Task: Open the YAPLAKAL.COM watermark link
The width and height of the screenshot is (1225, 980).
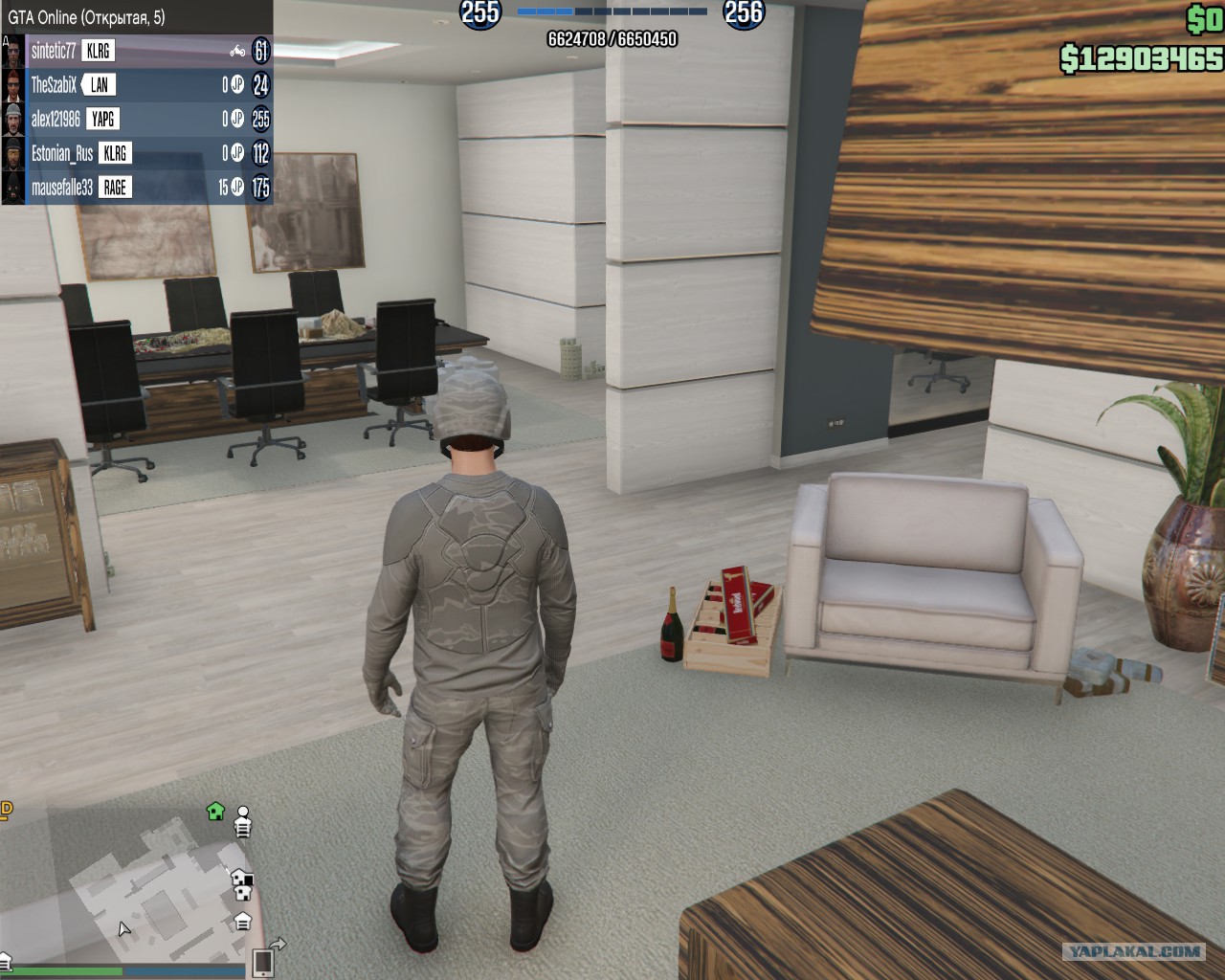Action: tap(1134, 951)
